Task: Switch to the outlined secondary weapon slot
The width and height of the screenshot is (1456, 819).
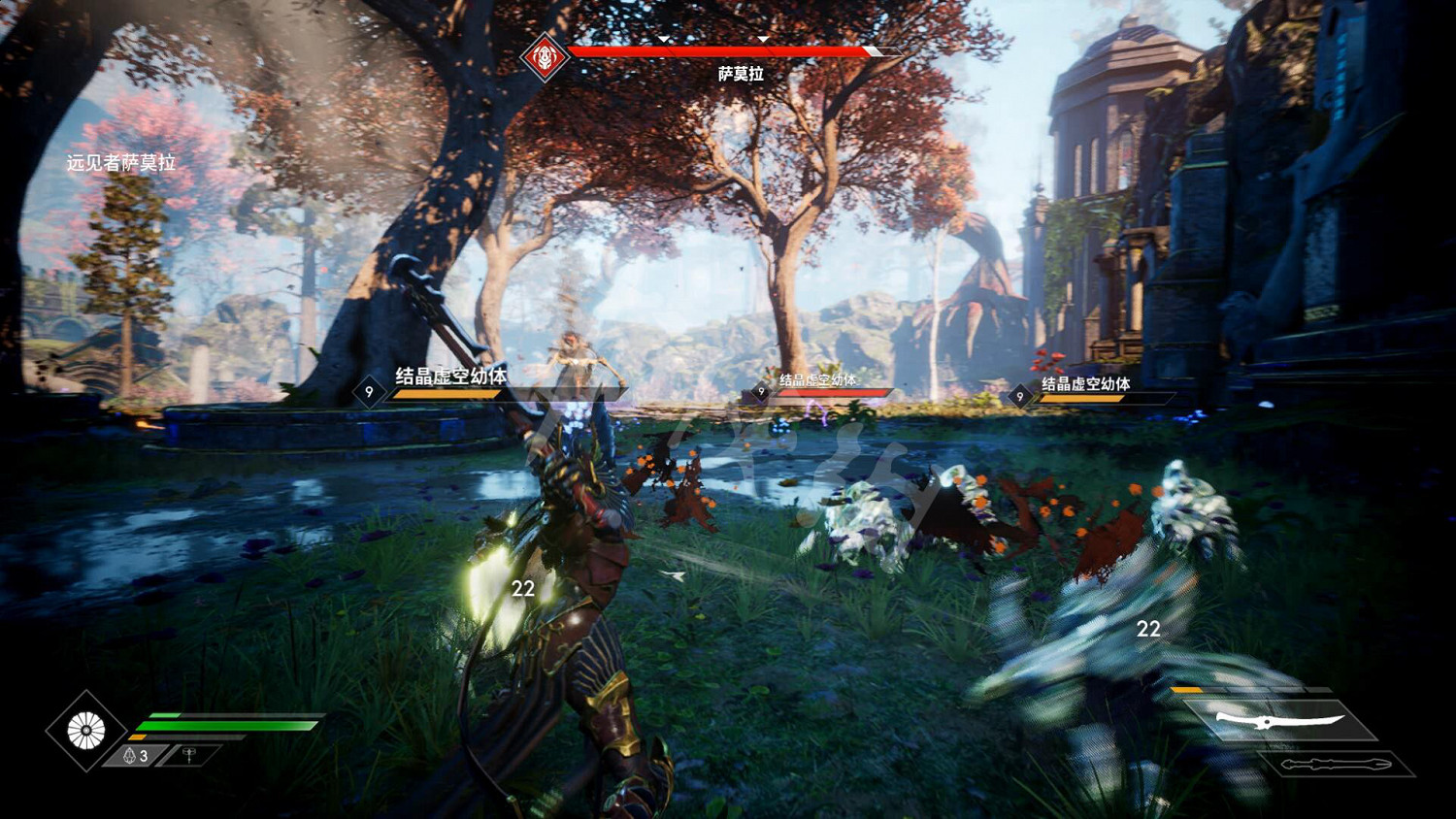Action: (1336, 764)
